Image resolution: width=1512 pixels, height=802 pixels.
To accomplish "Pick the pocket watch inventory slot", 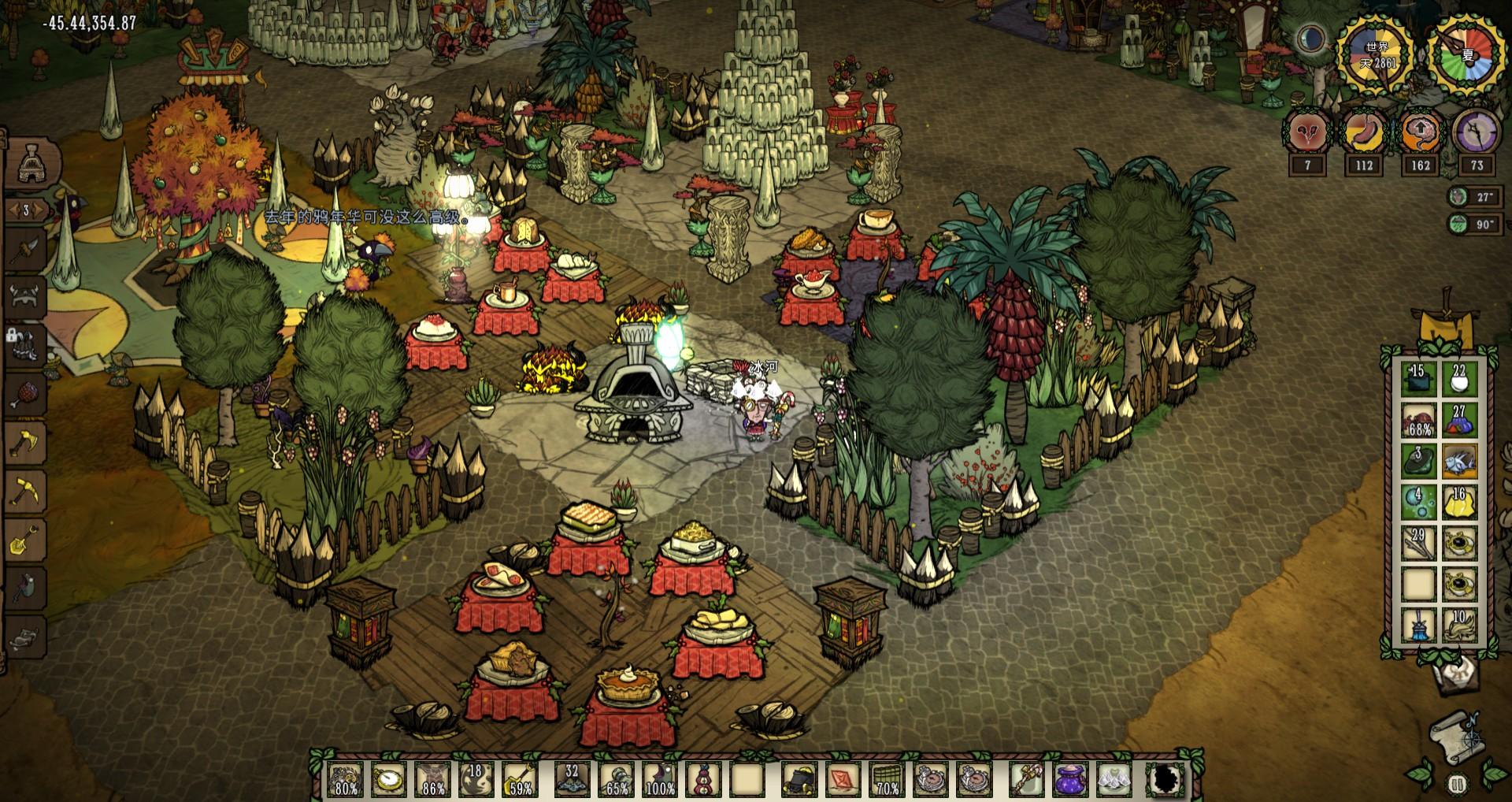I will click(388, 779).
